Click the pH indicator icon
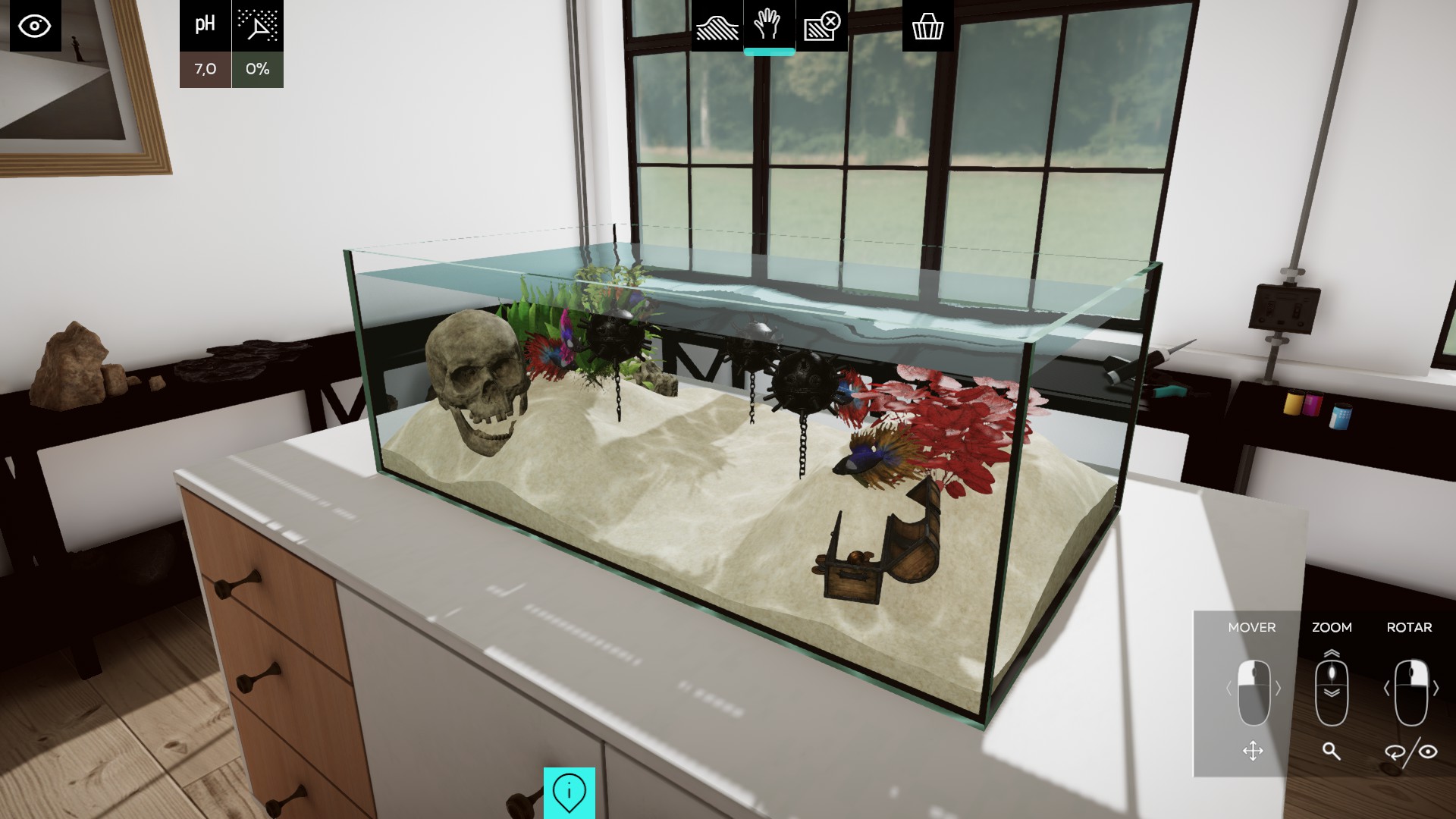1456x819 pixels. [x=204, y=24]
